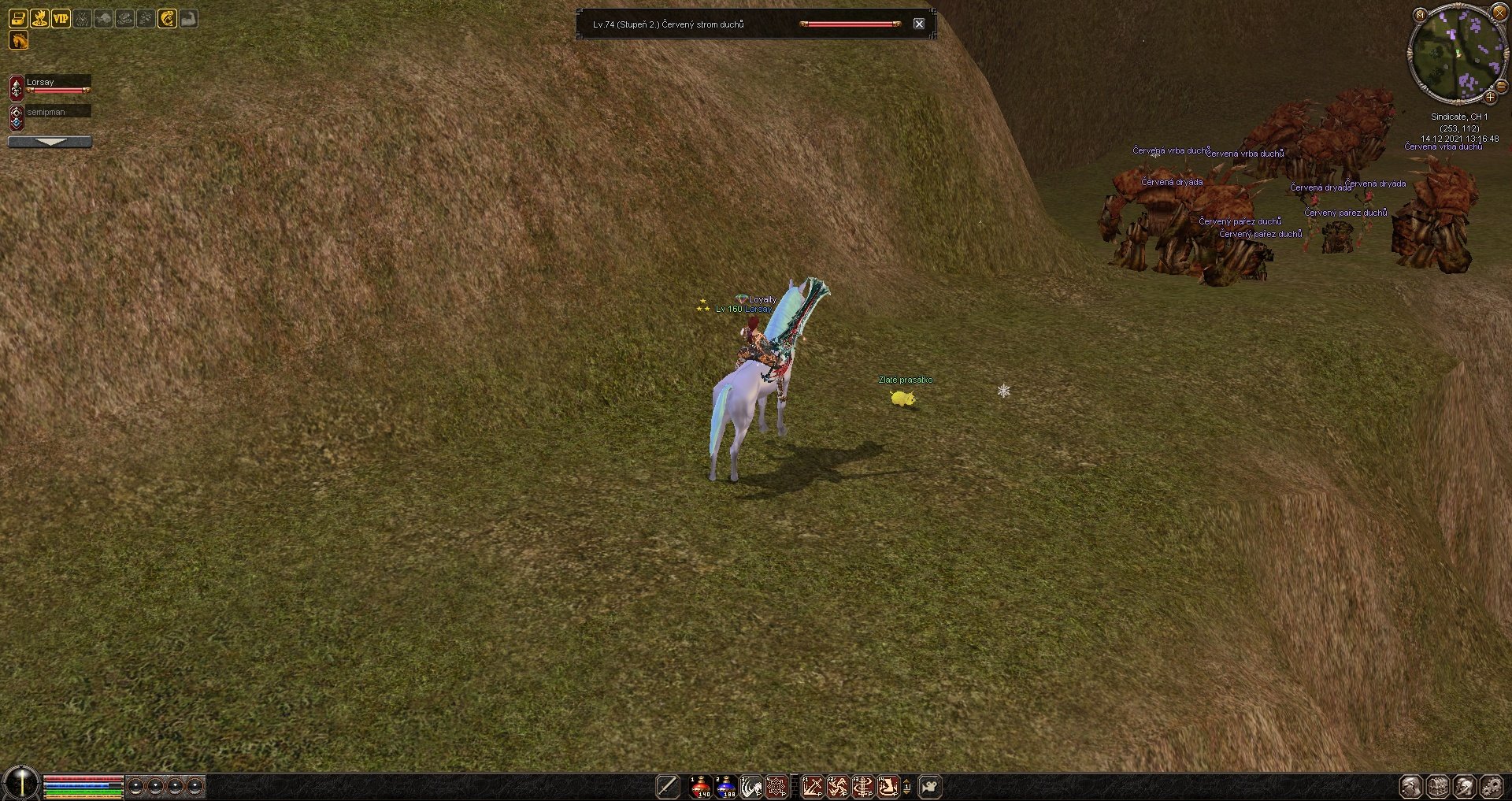Image resolution: width=1512 pixels, height=801 pixels.
Task: Zoom in the minimap
Action: [x=1490, y=97]
